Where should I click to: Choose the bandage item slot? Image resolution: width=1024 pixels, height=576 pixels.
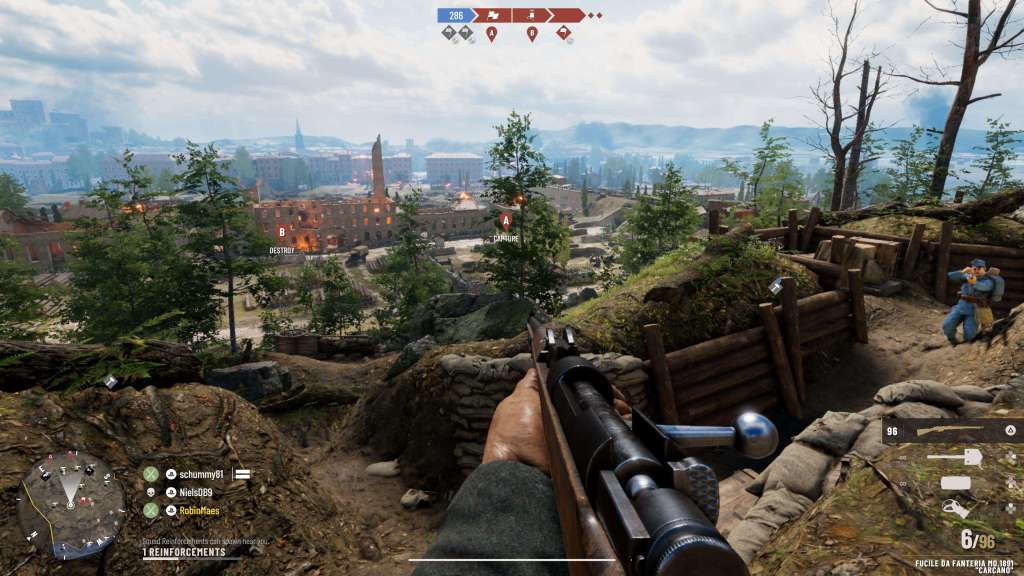pyautogui.click(x=957, y=483)
